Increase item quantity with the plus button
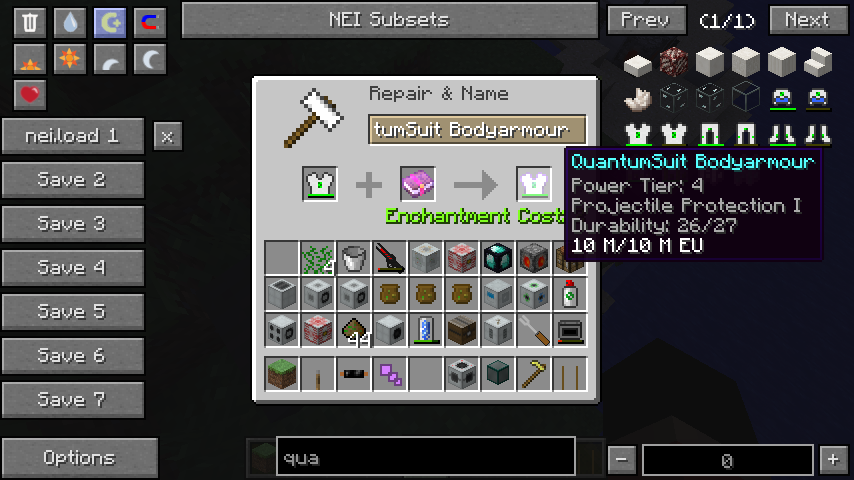Screen dimensions: 854x480 [x=832, y=460]
